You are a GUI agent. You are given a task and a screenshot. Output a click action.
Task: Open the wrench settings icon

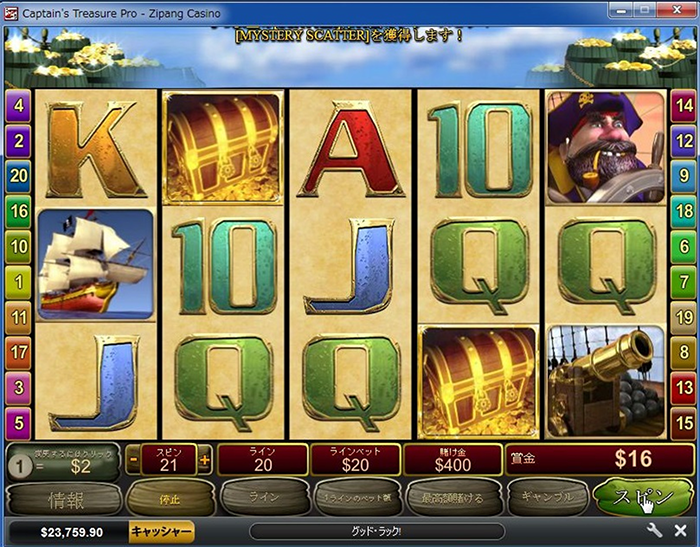pyautogui.click(x=656, y=531)
